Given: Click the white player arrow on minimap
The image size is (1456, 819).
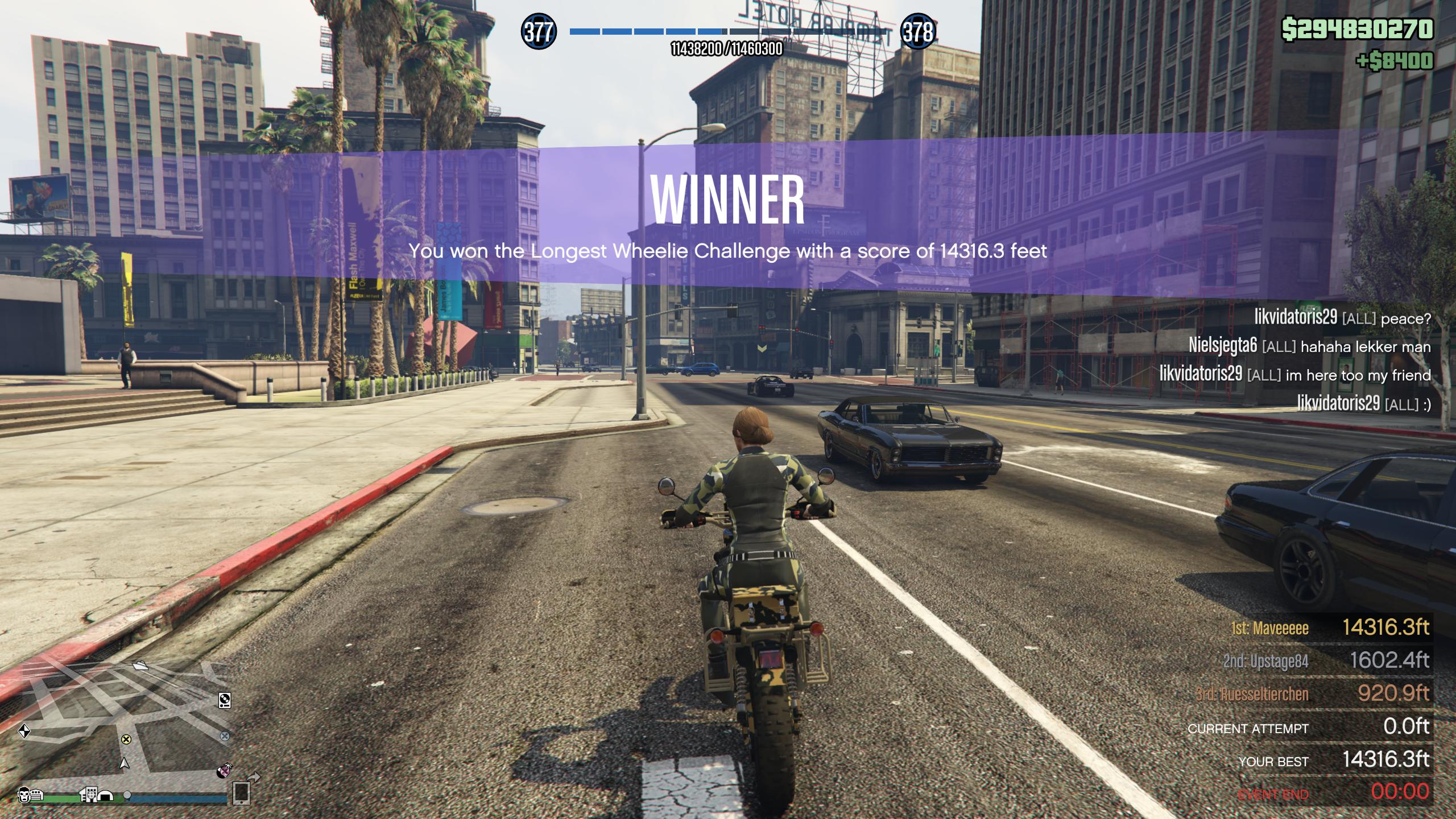Looking at the screenshot, I should click(125, 763).
